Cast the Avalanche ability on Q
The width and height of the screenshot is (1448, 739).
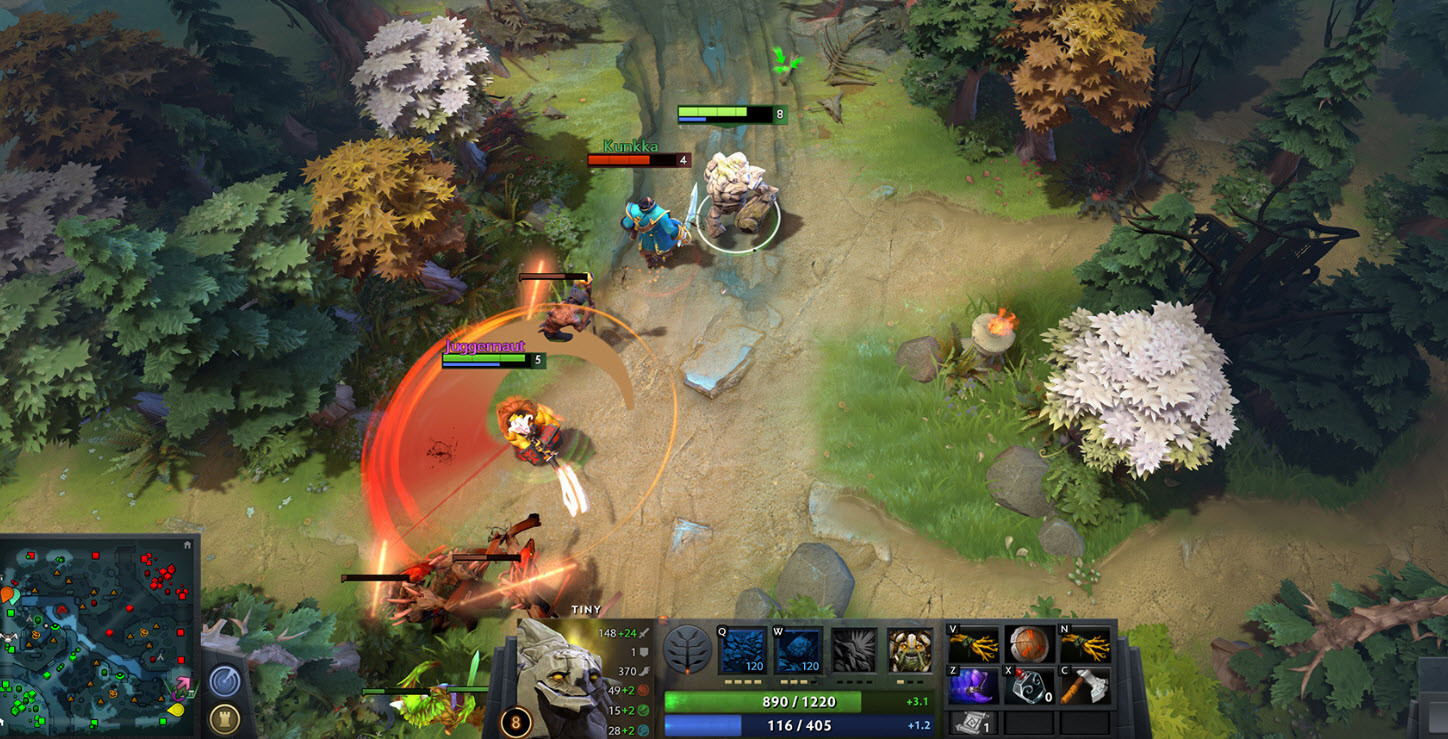743,650
